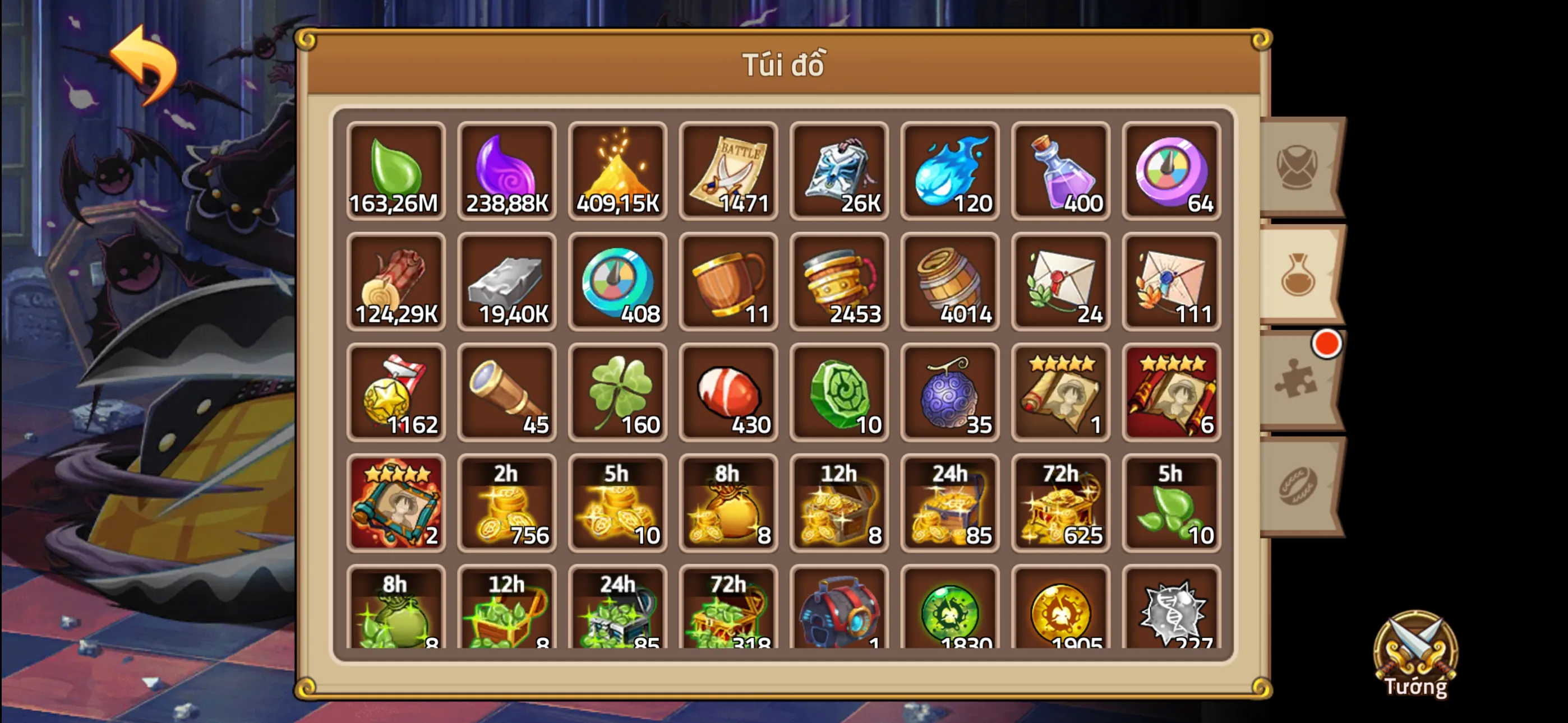Tap the four-leaf clover item showing 160
Screen dimensions: 1568x723
click(618, 392)
